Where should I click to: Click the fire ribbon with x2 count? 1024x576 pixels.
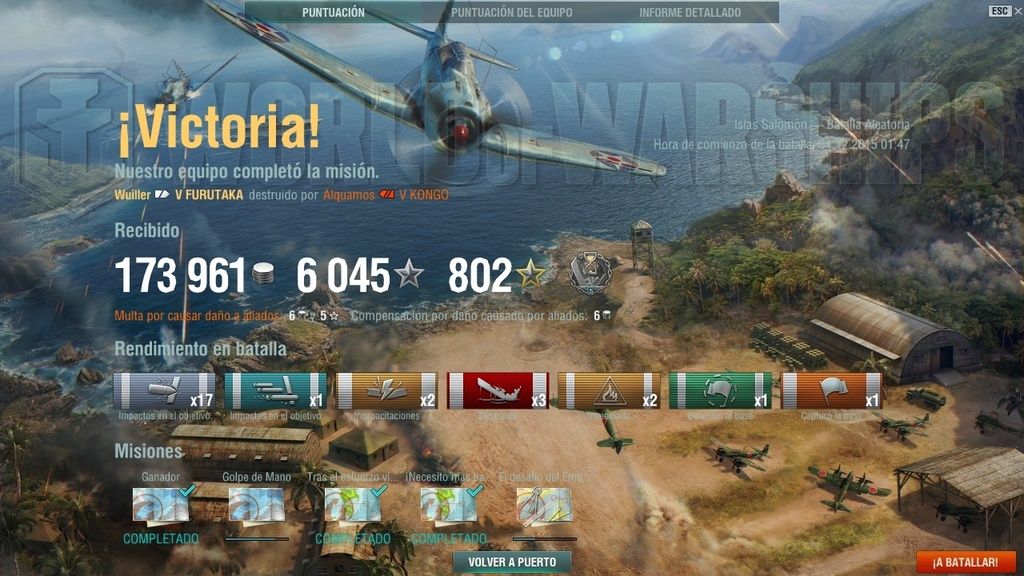(x=608, y=391)
